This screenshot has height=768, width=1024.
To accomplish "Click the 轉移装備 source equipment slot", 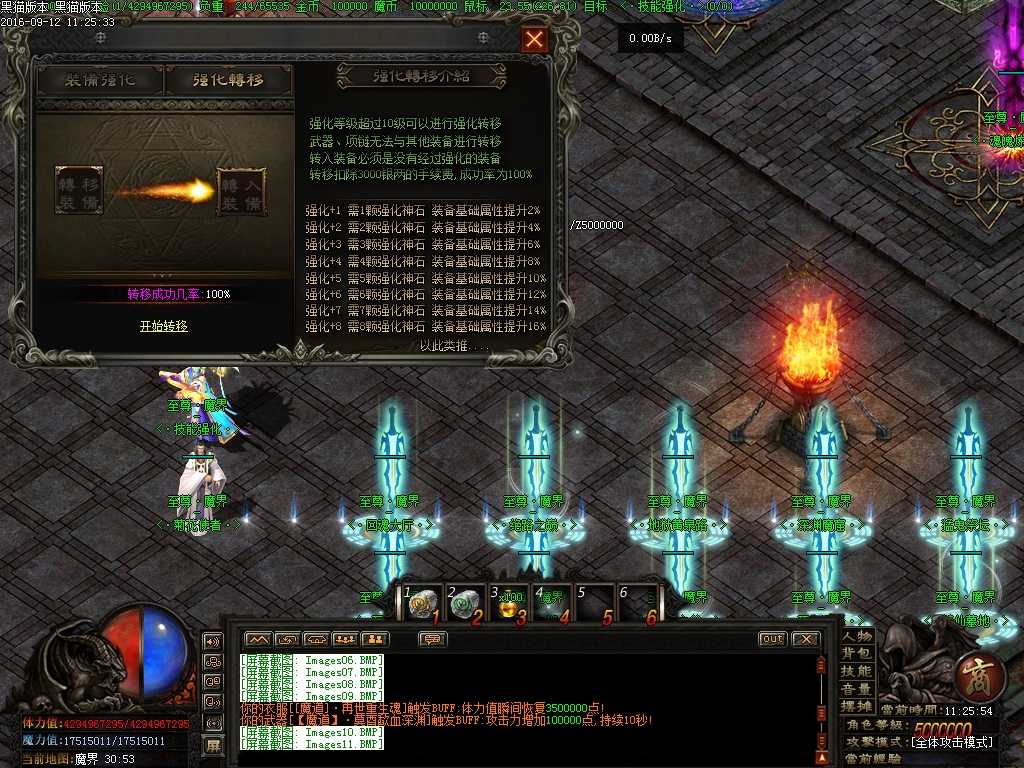I will [79, 190].
